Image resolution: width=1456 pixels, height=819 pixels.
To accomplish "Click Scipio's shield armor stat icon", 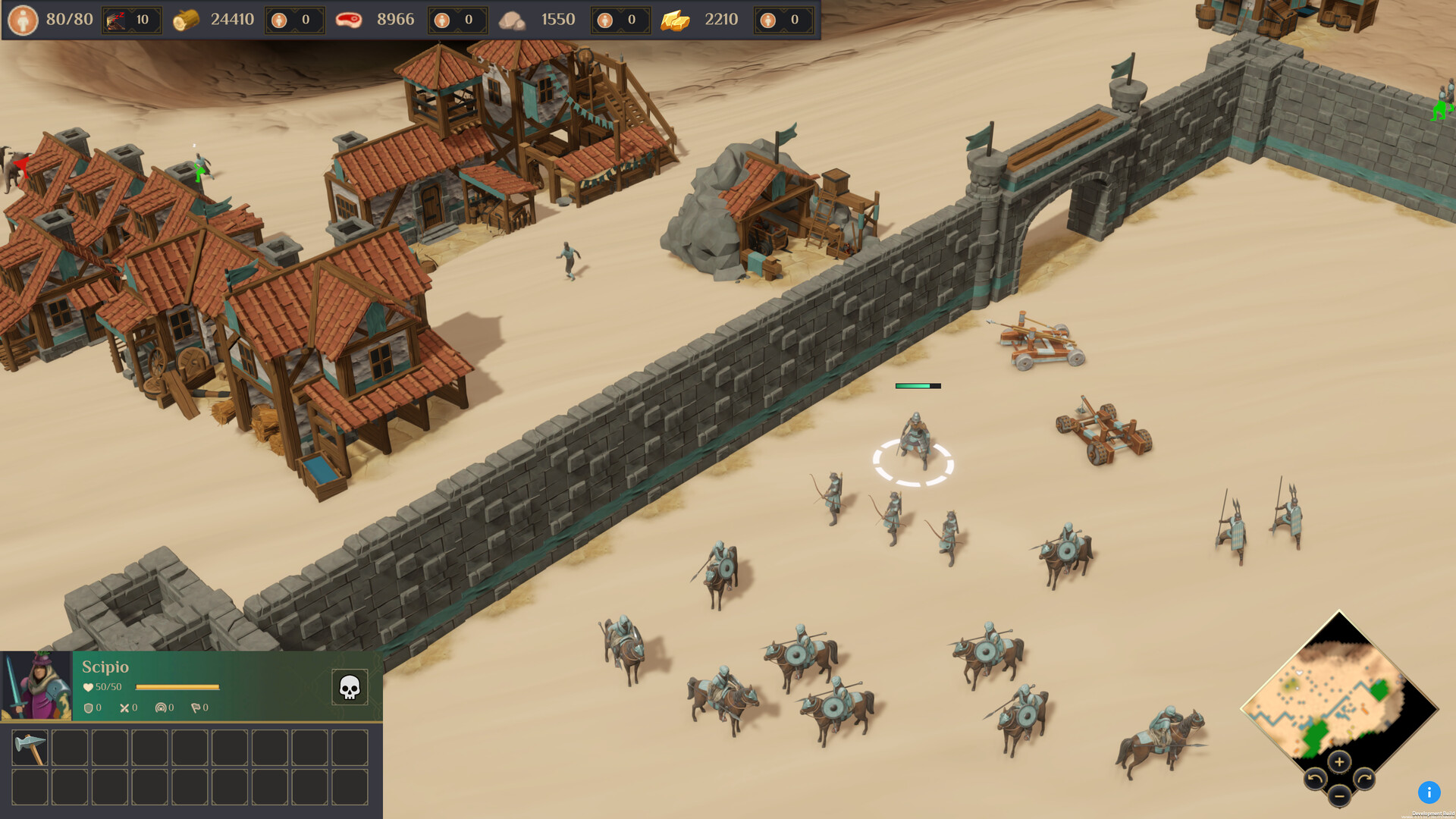I will point(88,708).
